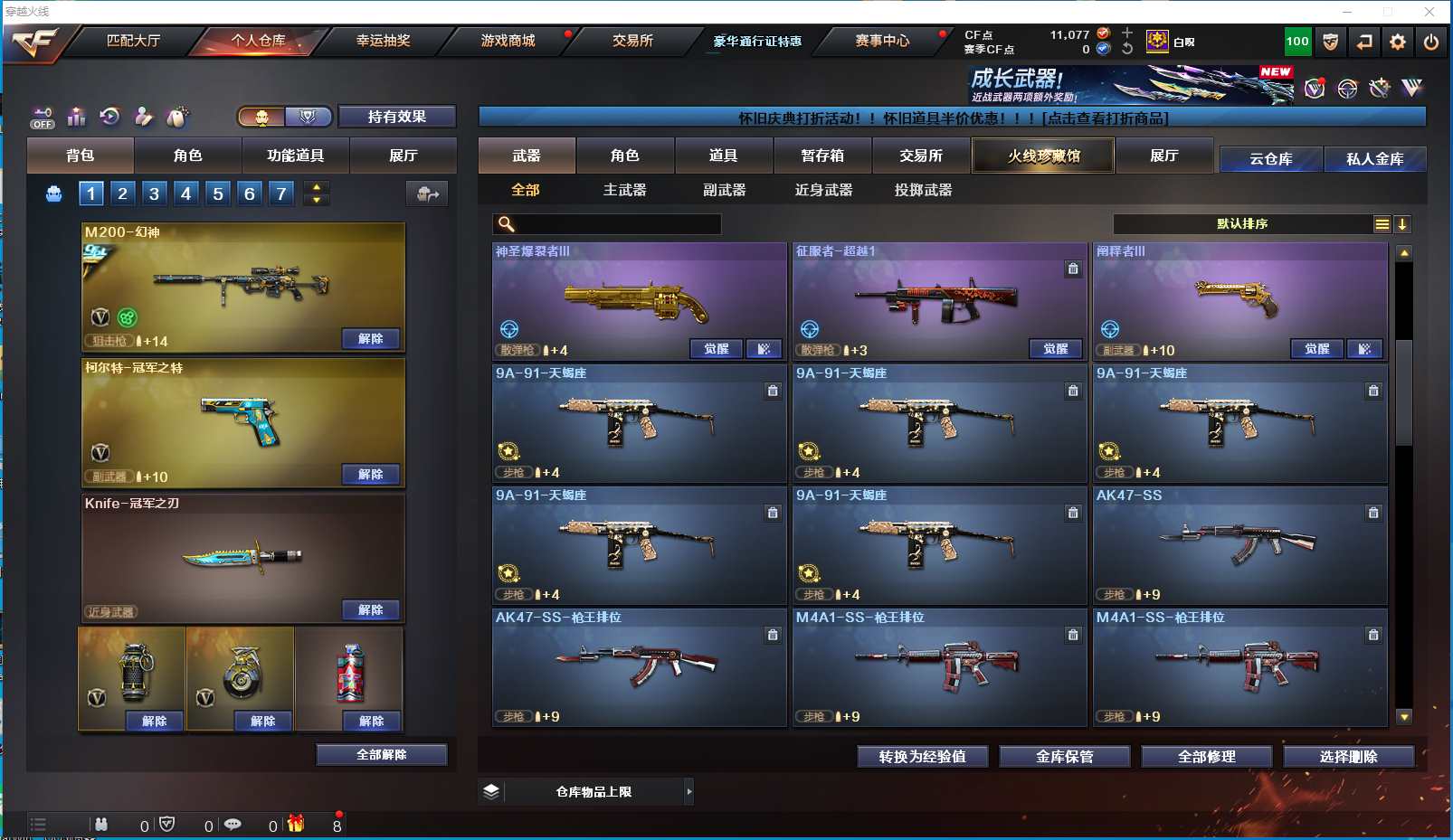The height and width of the screenshot is (840, 1453).
Task: Select loadout bag number 3
Action: click(x=155, y=193)
